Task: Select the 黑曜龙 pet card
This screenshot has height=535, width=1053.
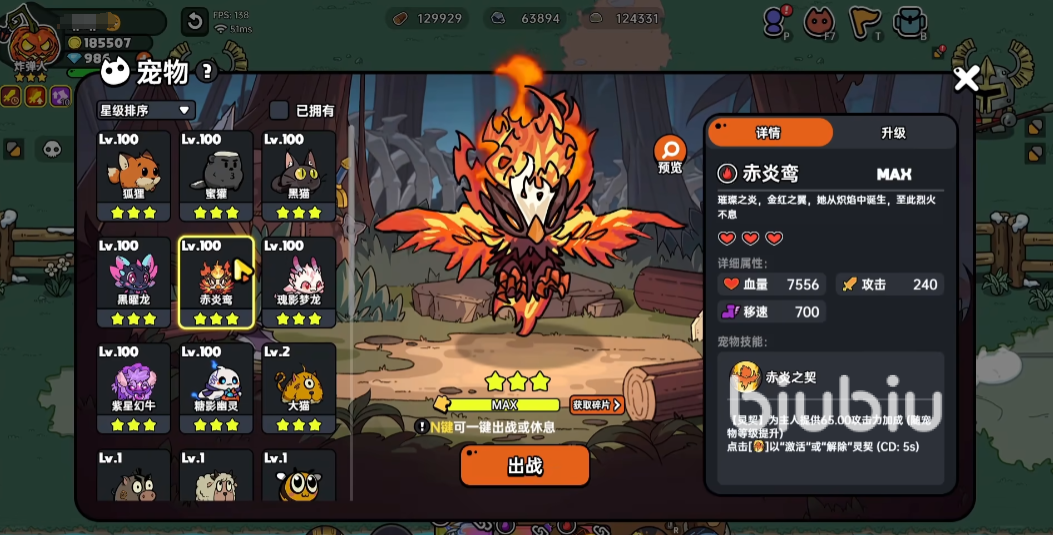Action: pos(134,282)
